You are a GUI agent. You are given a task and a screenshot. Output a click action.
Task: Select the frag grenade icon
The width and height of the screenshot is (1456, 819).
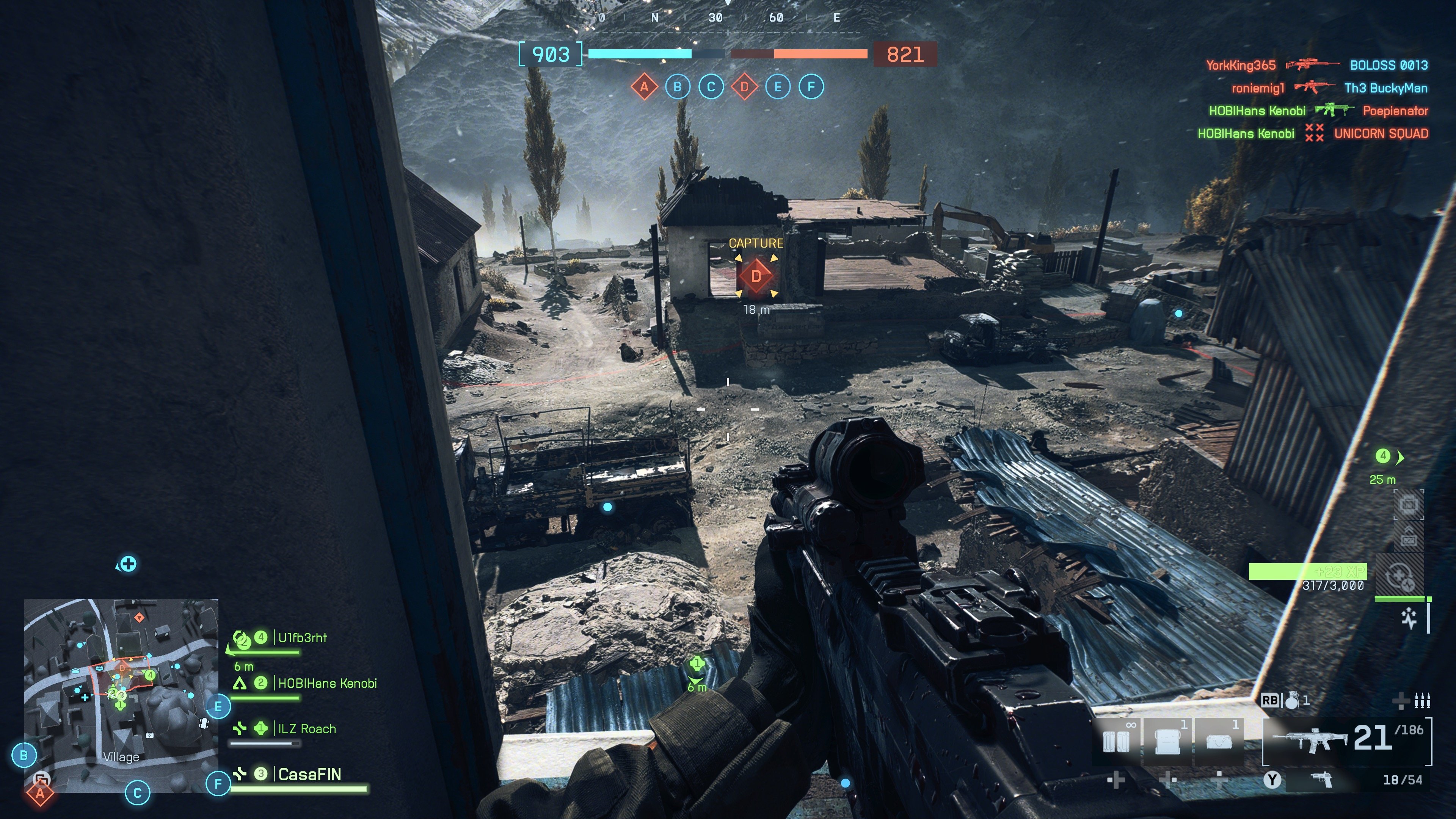coord(1291,701)
